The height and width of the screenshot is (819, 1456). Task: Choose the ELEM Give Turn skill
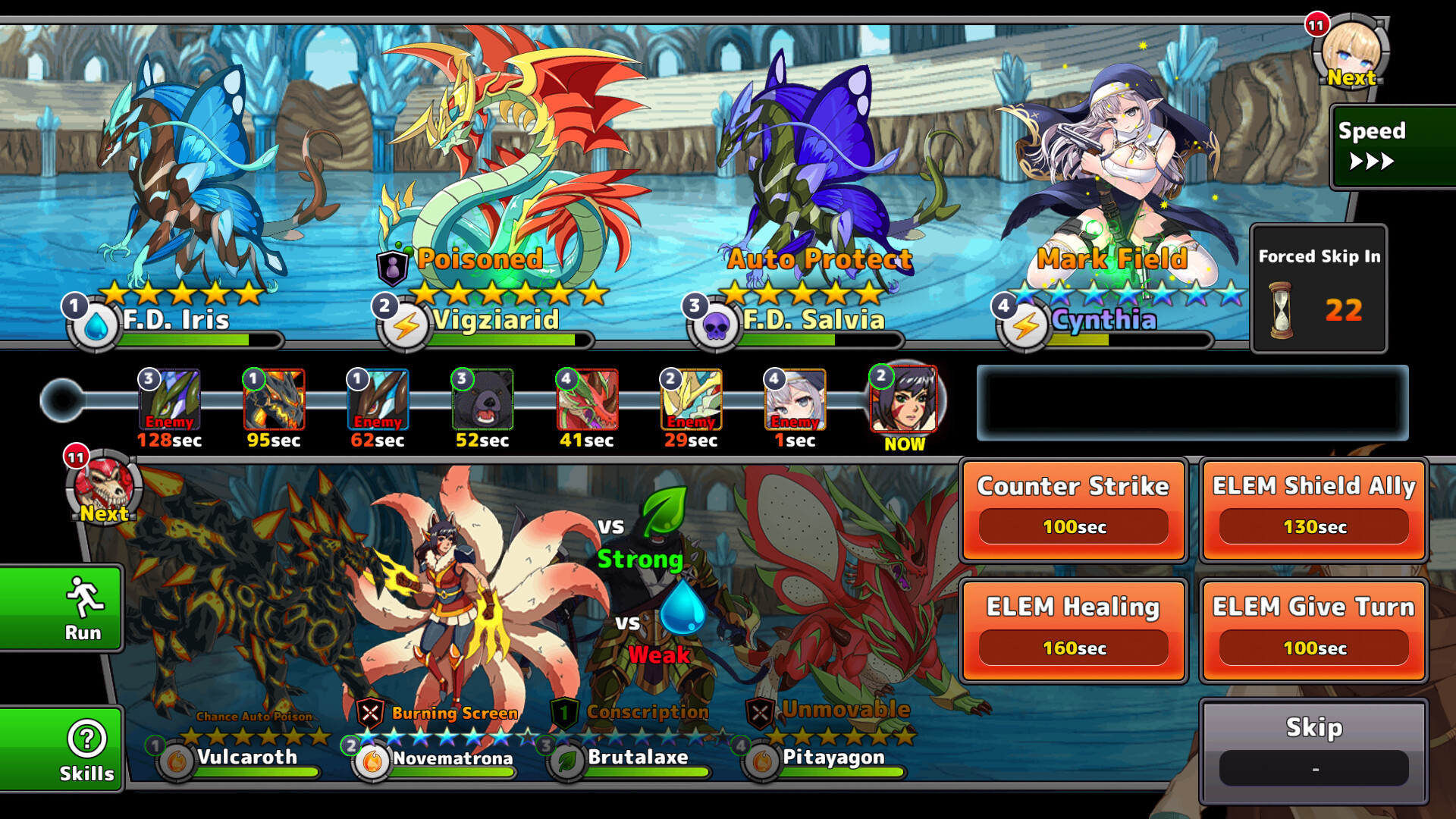(x=1313, y=631)
